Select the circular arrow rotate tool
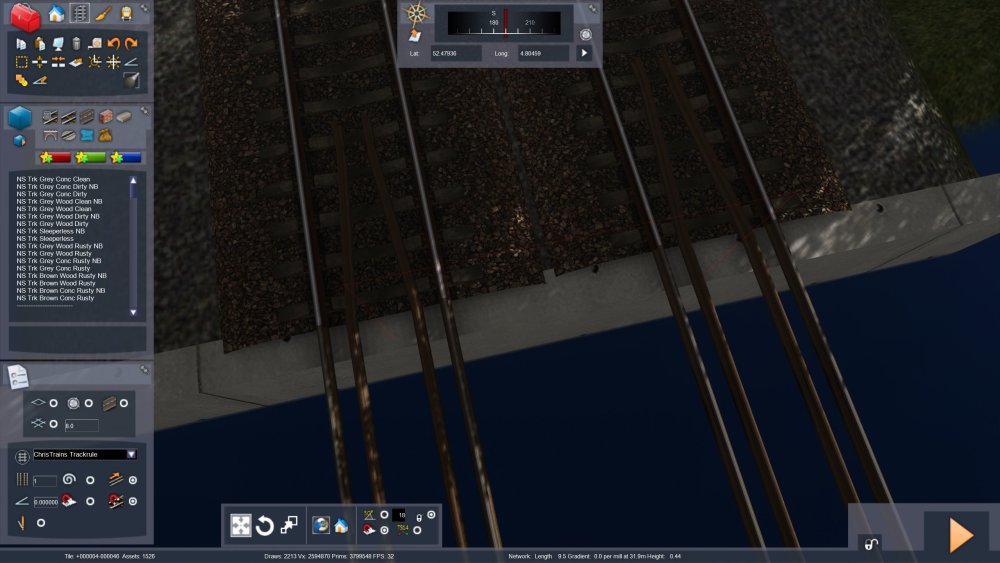1000x563 pixels. [265, 525]
